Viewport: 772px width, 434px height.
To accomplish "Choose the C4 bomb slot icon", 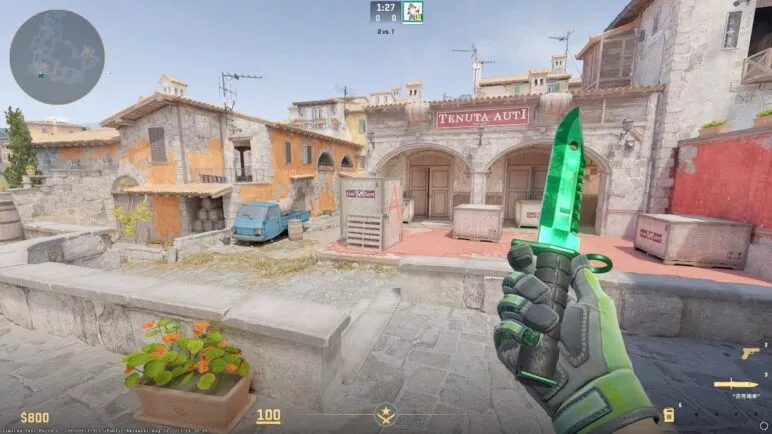I will coord(669,415).
